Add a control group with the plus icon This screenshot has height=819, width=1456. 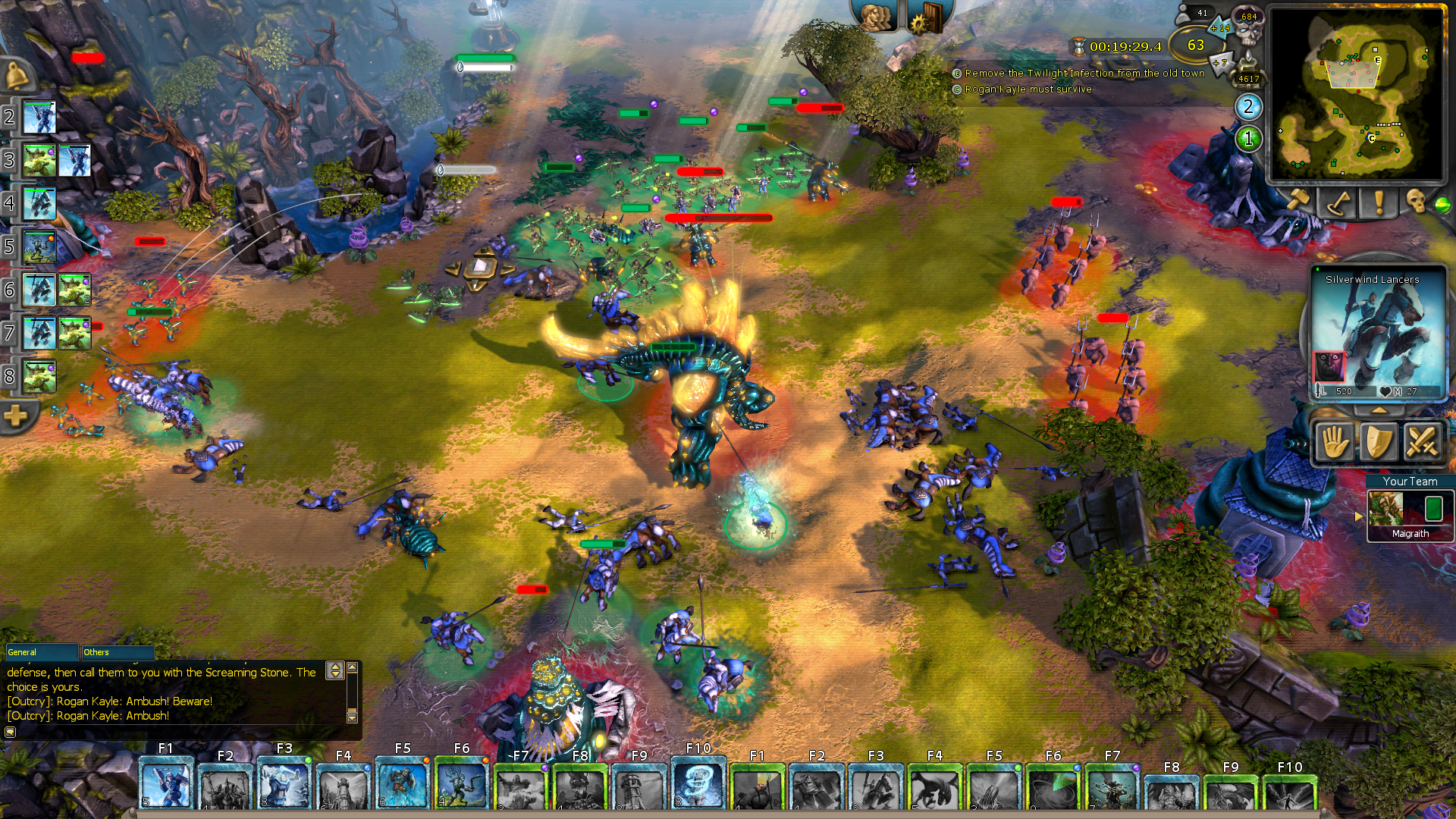point(15,416)
